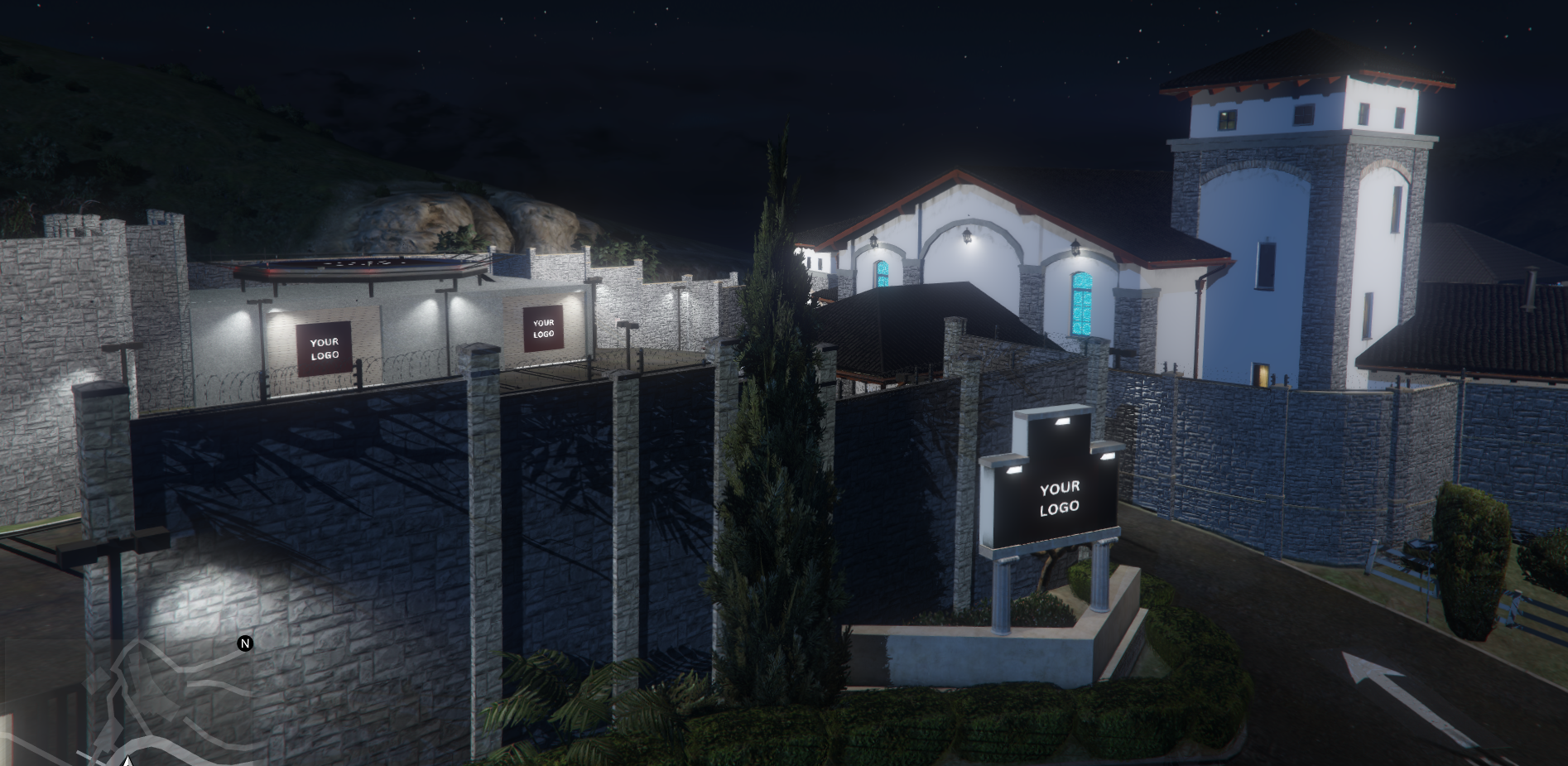Select the north compass marker on minimap
Screen dimensions: 1568x766
pyautogui.click(x=245, y=643)
